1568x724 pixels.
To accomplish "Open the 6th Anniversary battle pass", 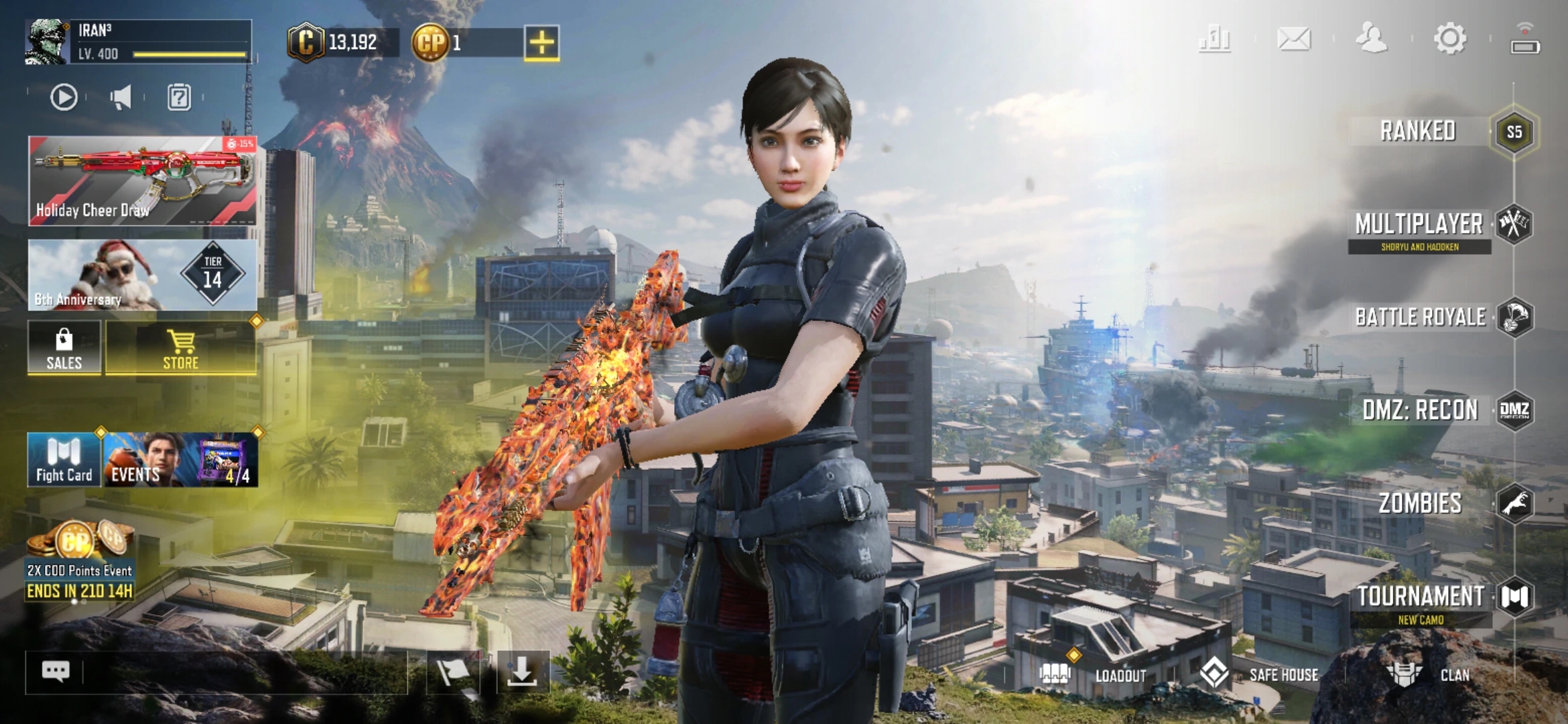I will point(142,275).
